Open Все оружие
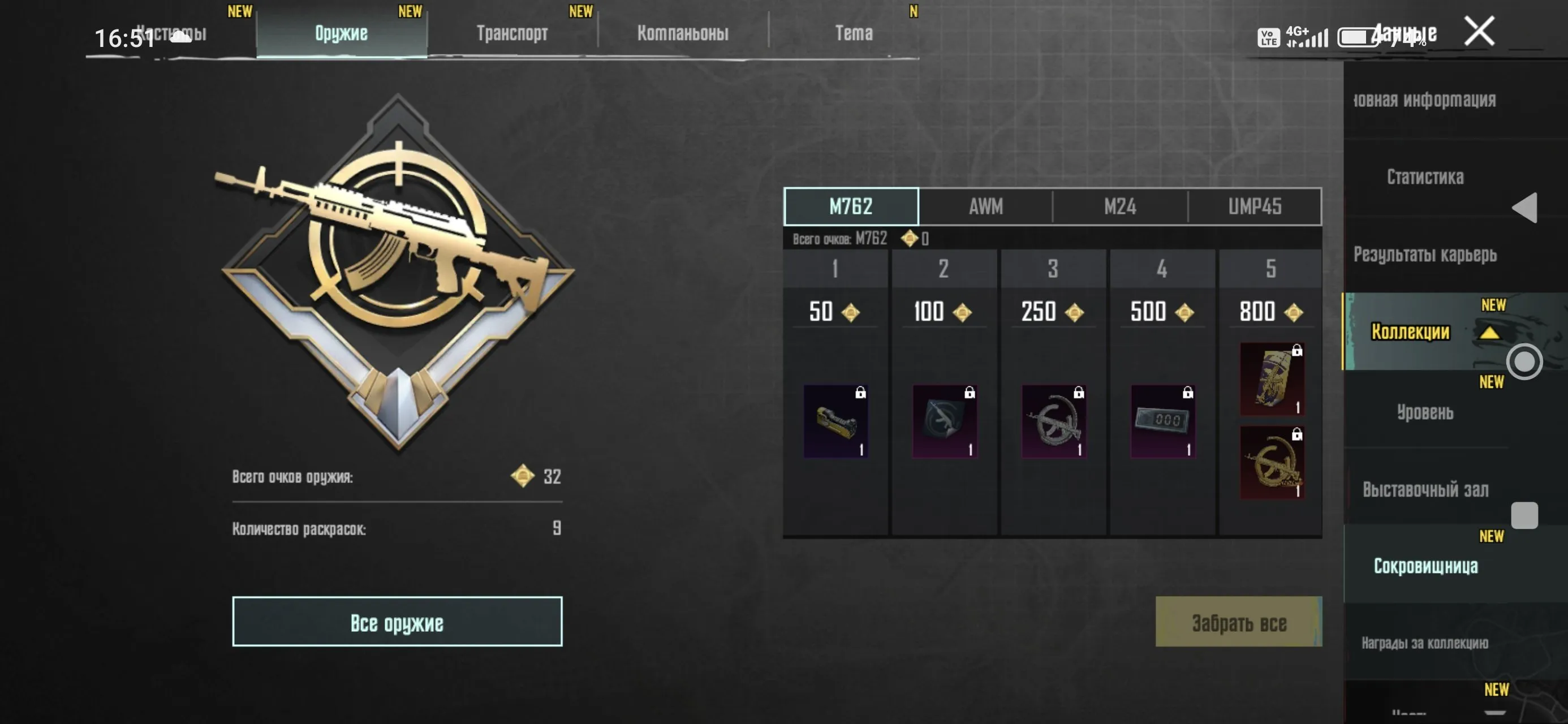The height and width of the screenshot is (724, 1568). point(397,622)
